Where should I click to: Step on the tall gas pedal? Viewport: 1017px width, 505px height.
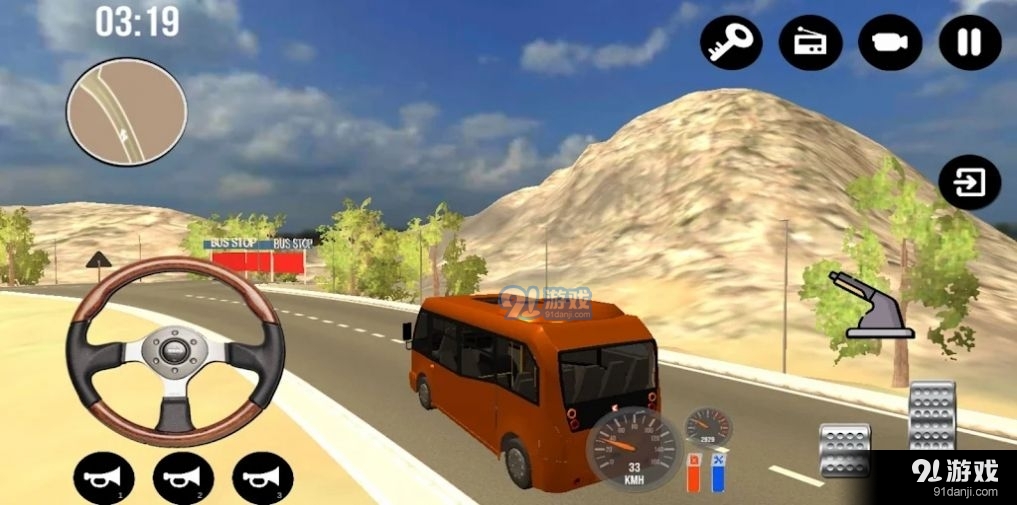931,414
